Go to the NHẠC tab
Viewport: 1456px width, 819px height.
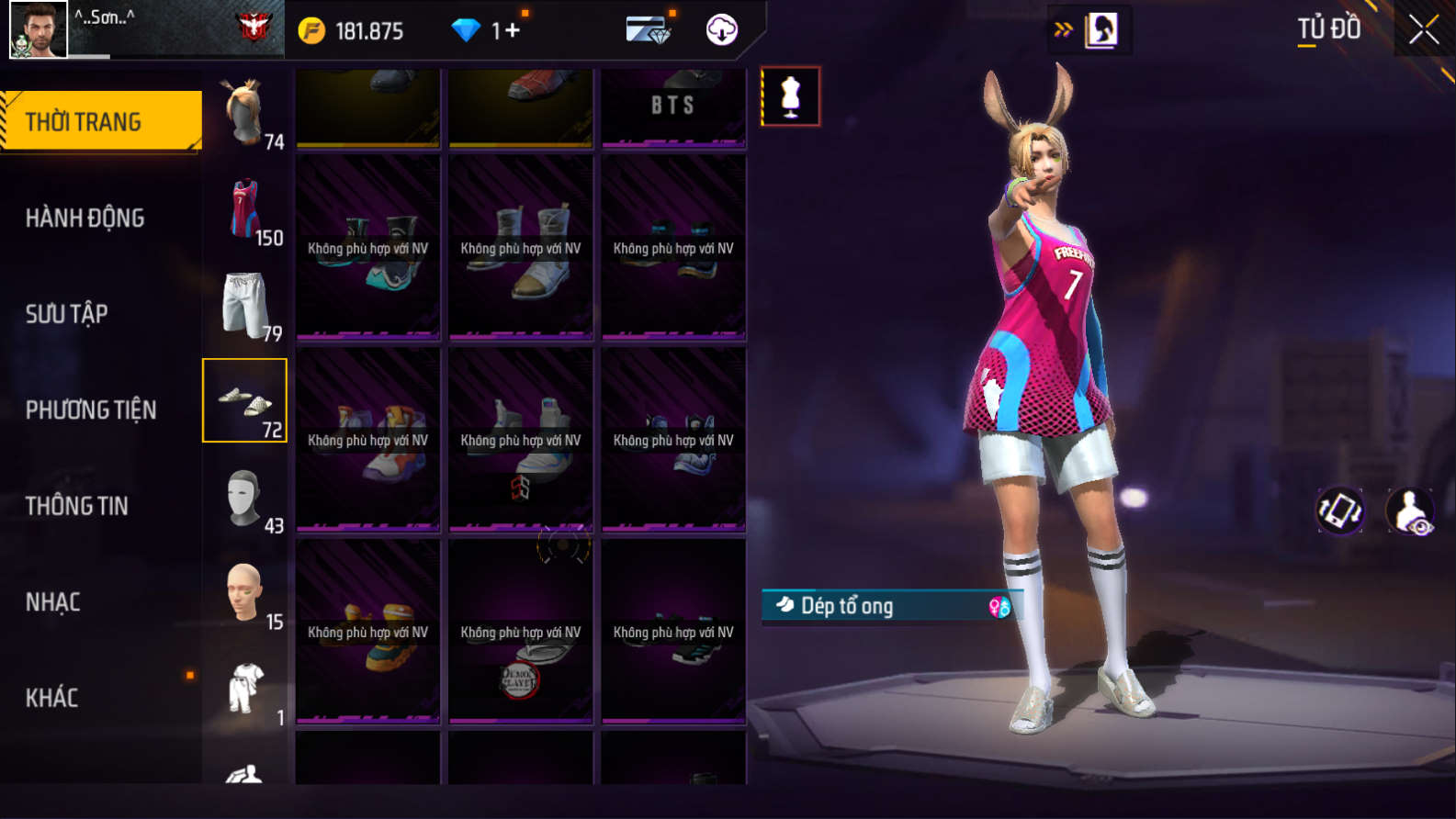53,602
